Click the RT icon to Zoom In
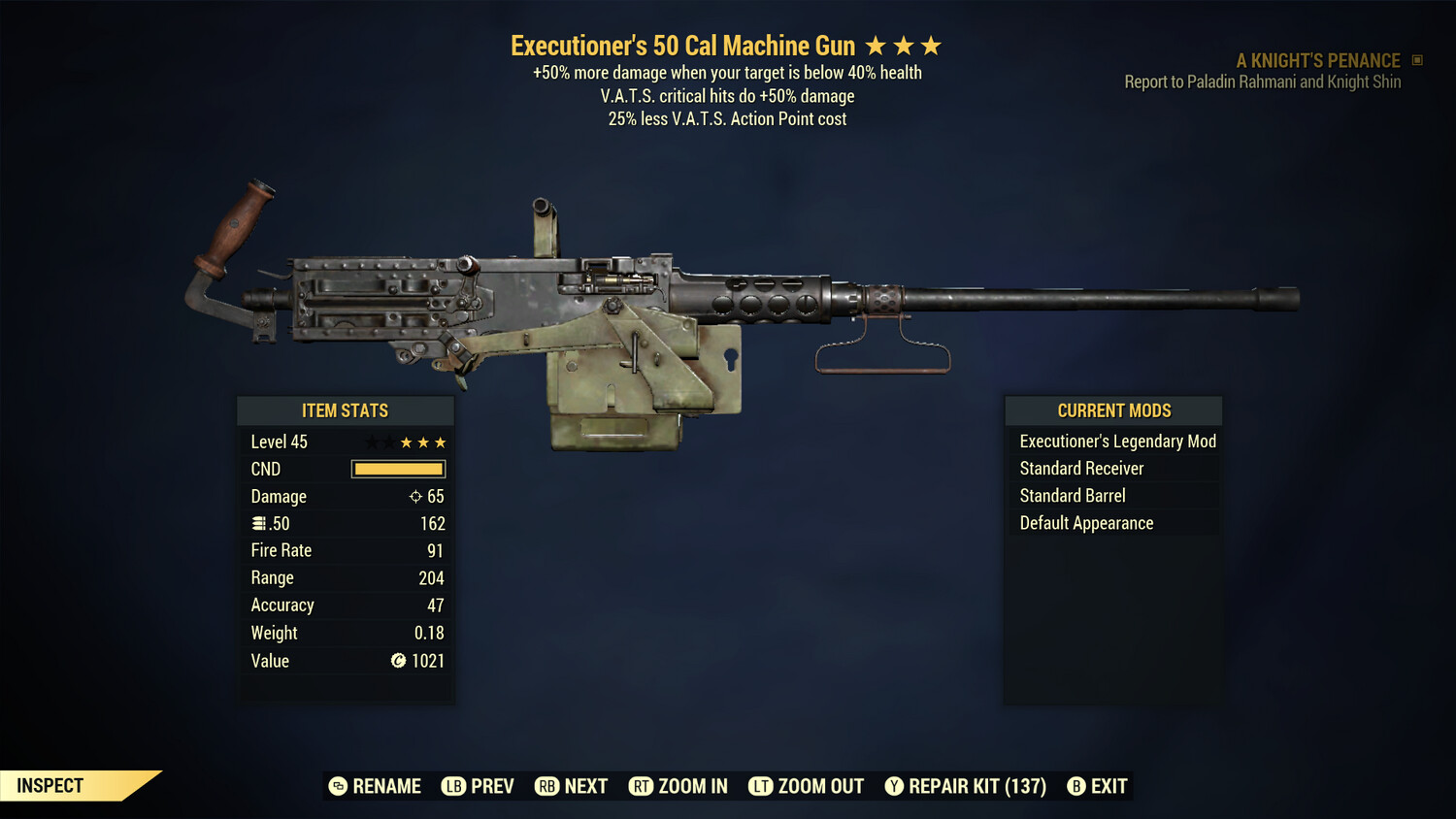The height and width of the screenshot is (819, 1456). (642, 786)
